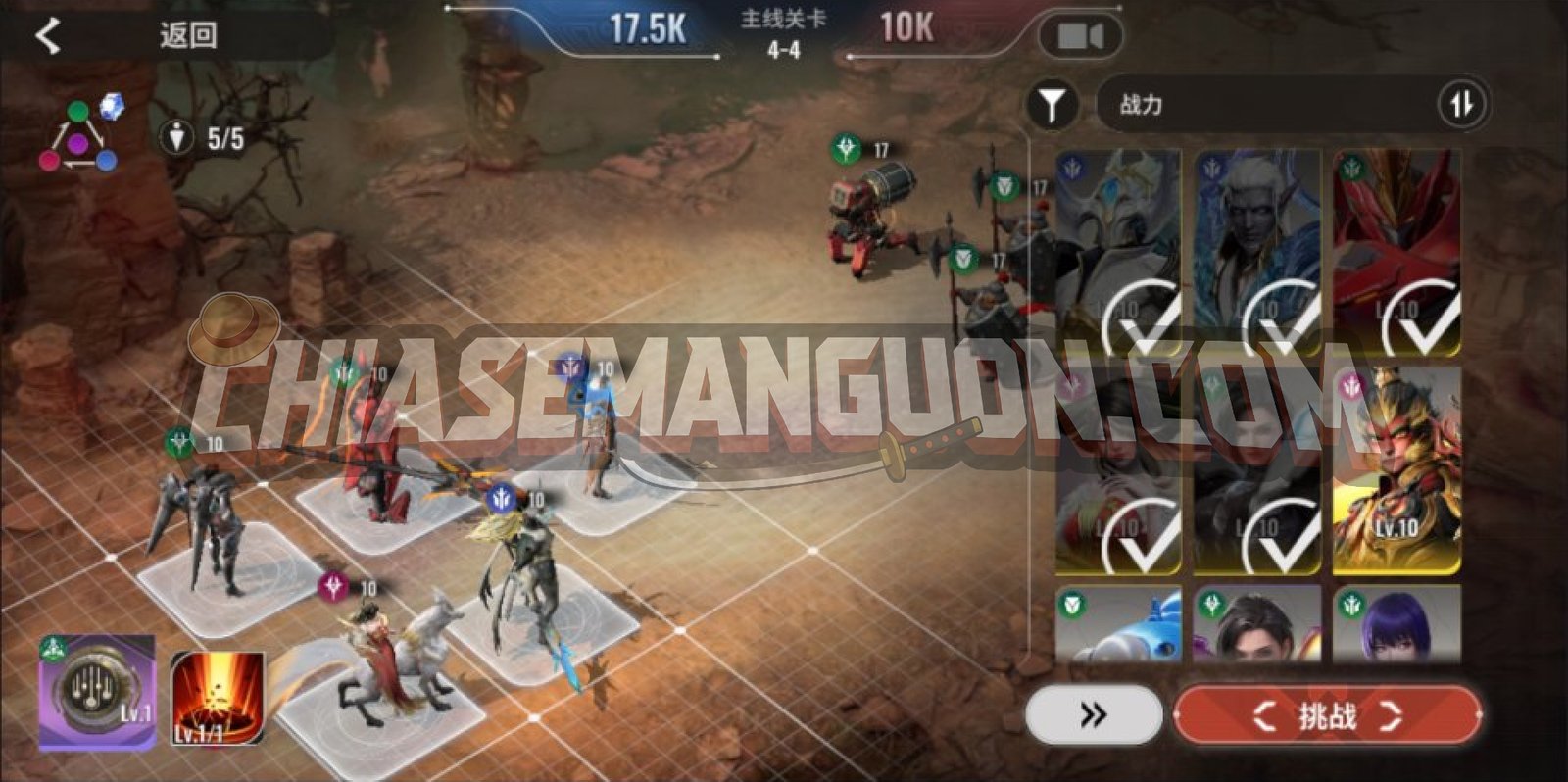The width and height of the screenshot is (1568, 782).
Task: Activate the fire eruption skill icon
Action: pyautogui.click(x=218, y=697)
